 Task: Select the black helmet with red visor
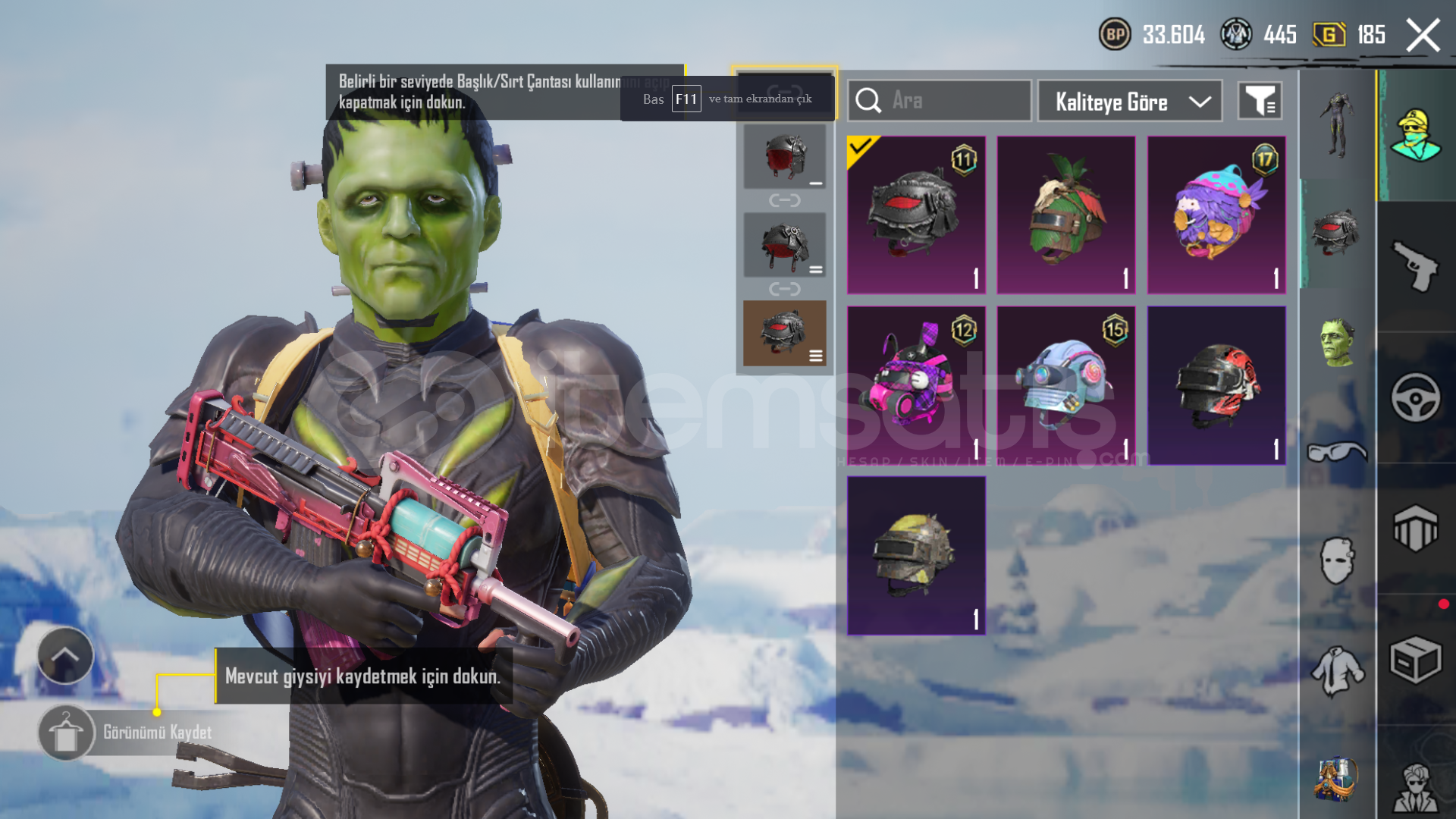pyautogui.click(x=916, y=215)
